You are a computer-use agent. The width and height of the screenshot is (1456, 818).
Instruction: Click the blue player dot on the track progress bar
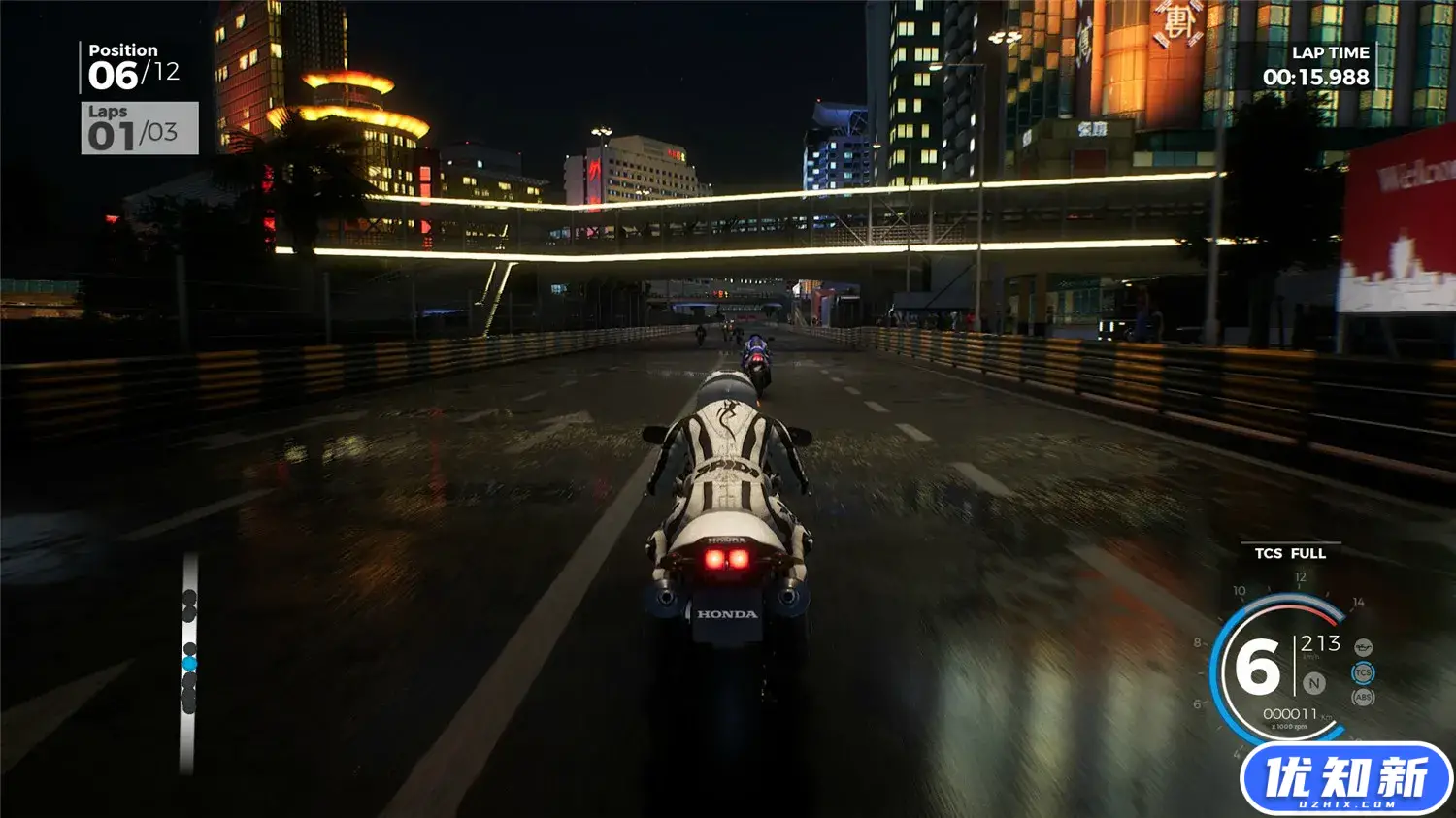pyautogui.click(x=189, y=663)
